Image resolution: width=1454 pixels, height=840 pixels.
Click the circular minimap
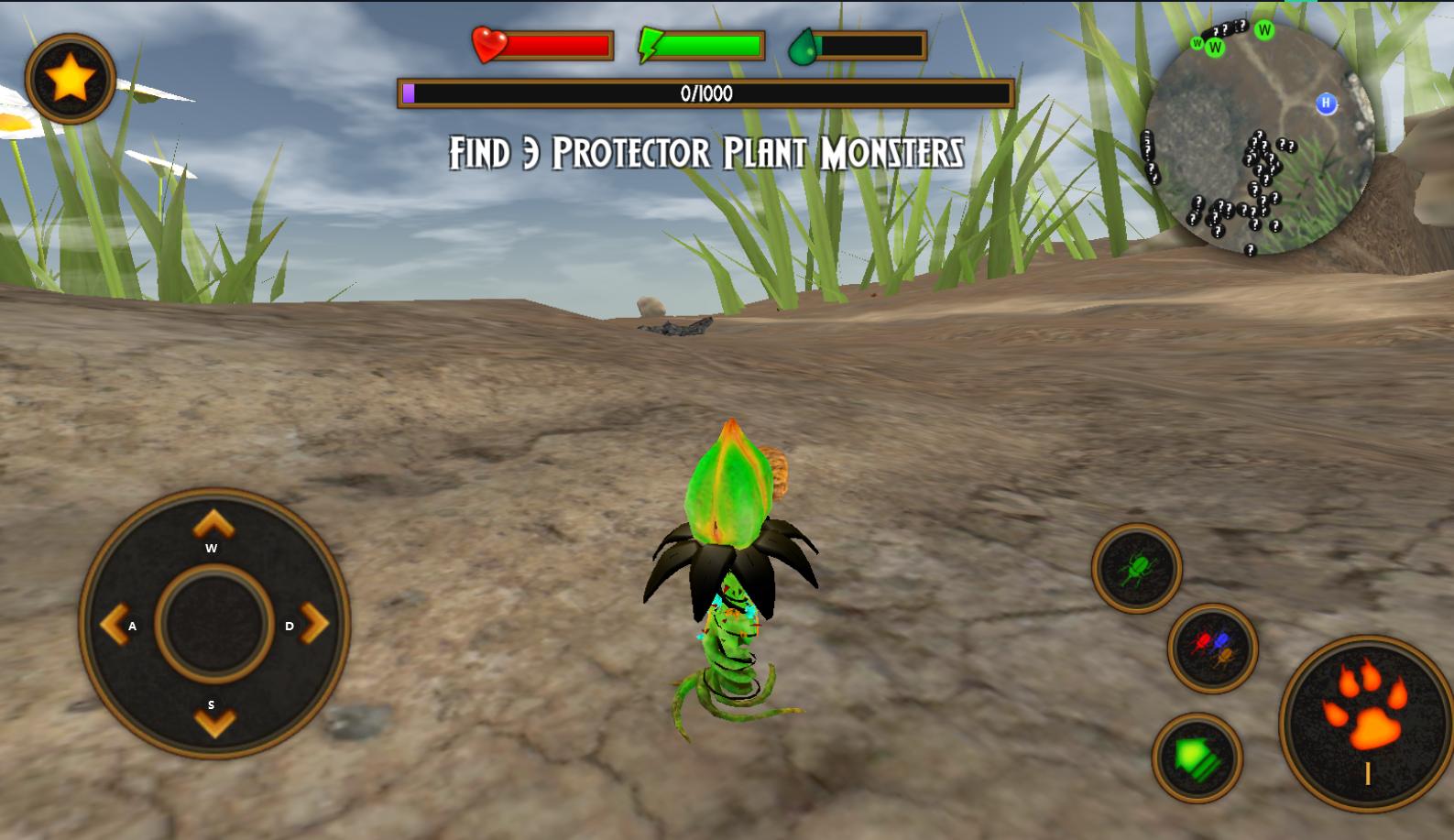click(1259, 139)
